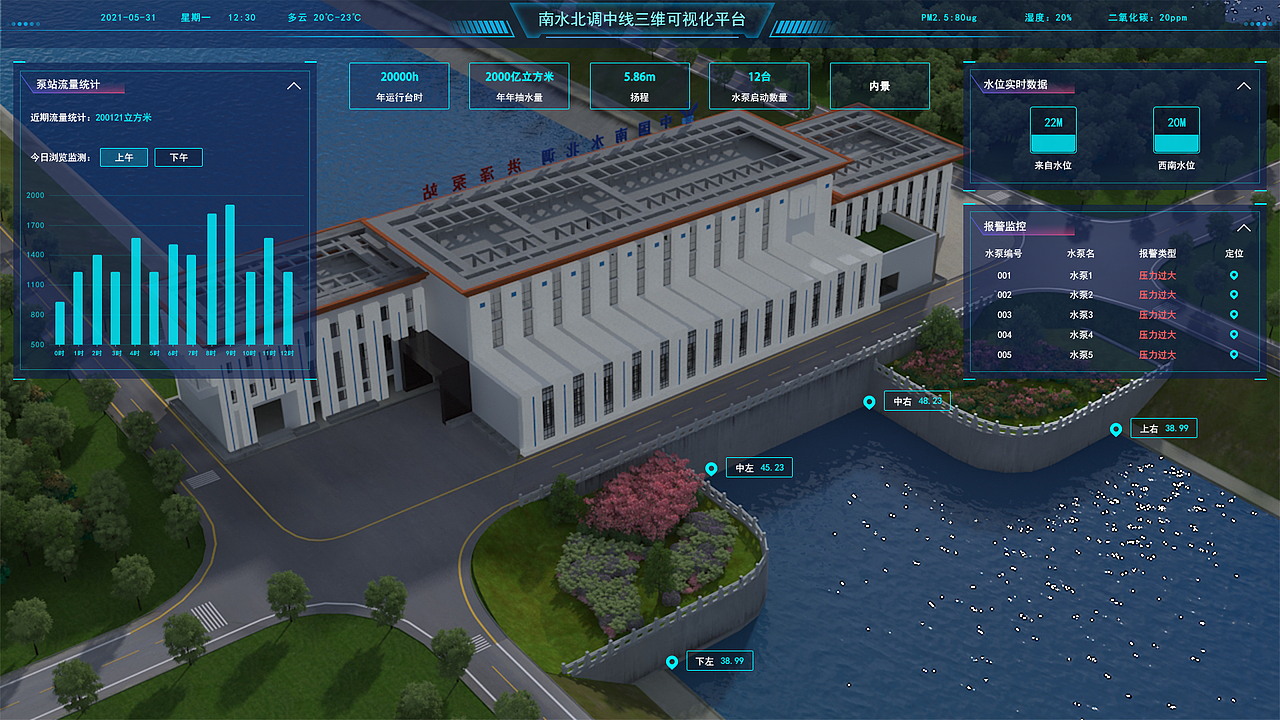The image size is (1280, 720).
Task: Select the 上午 monitoring button
Action: (124, 158)
